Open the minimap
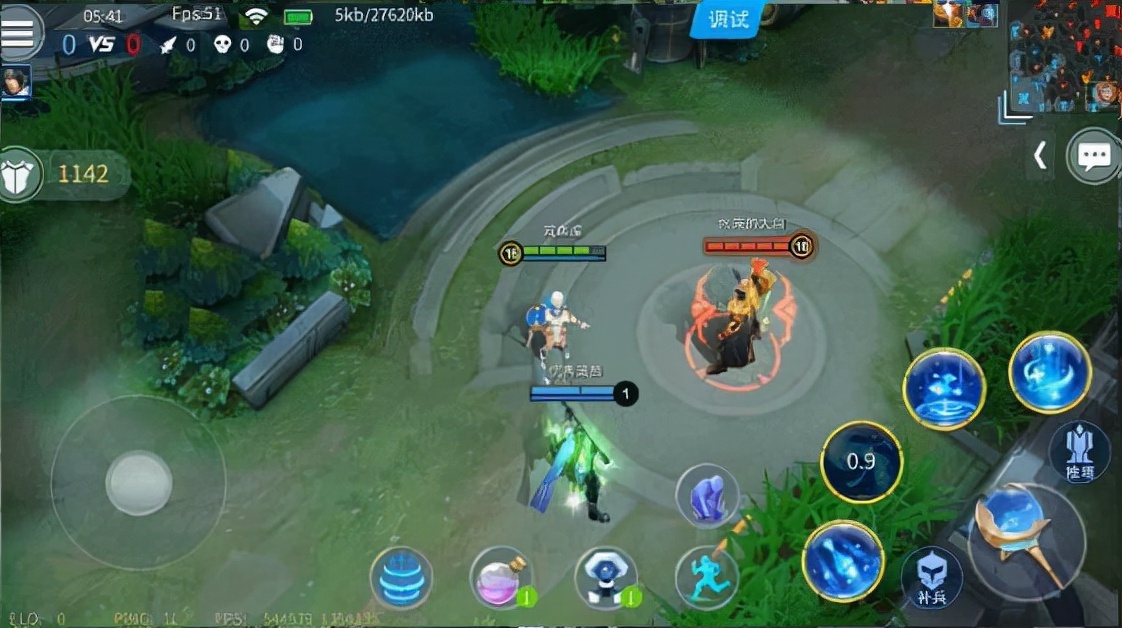The width and height of the screenshot is (1122, 628). point(1062,55)
